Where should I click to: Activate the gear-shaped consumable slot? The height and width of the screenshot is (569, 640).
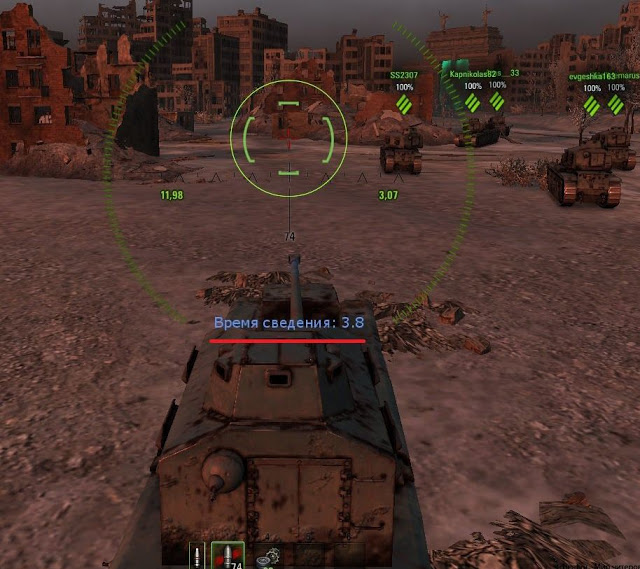267,559
